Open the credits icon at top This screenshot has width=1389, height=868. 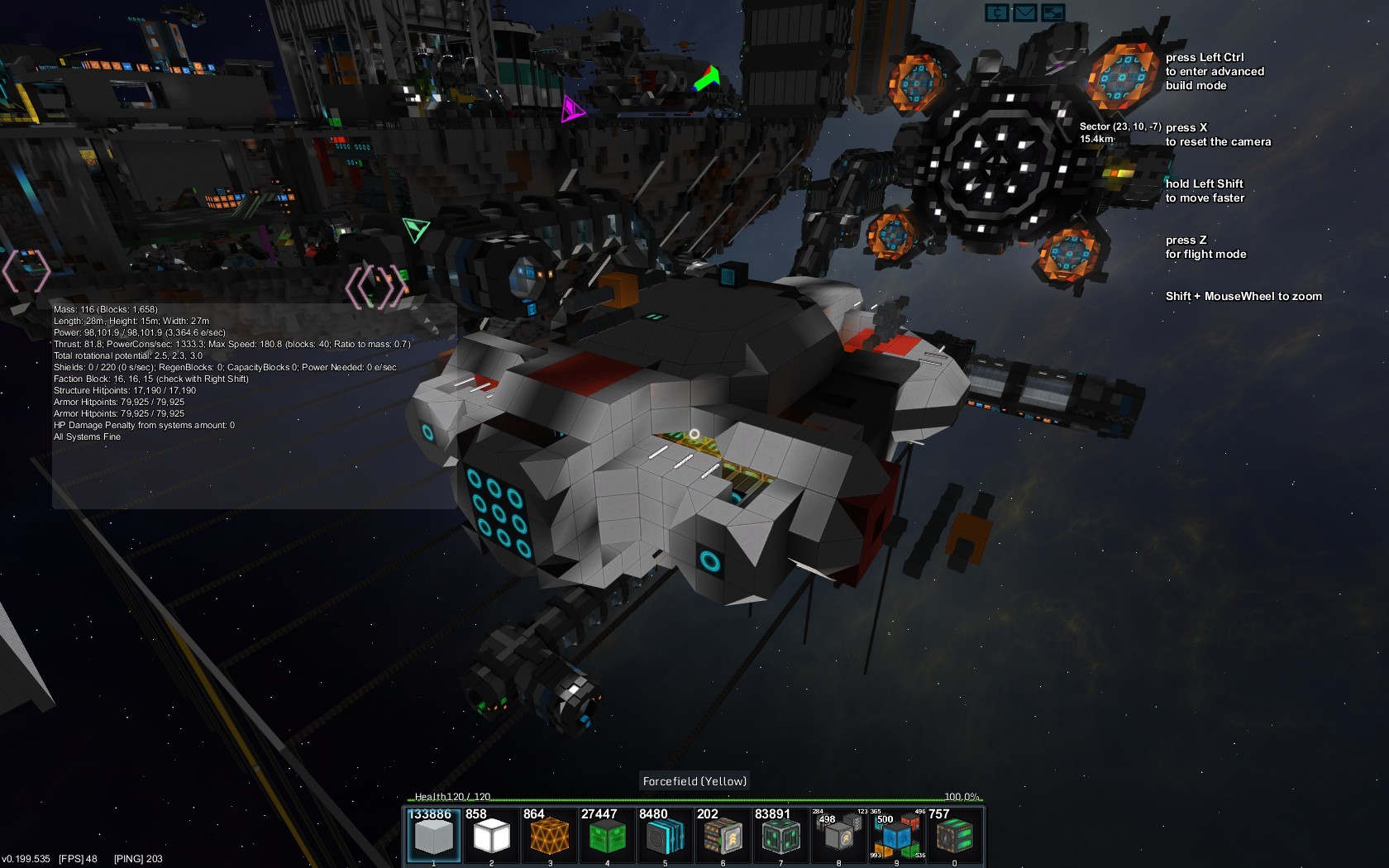pos(997,12)
